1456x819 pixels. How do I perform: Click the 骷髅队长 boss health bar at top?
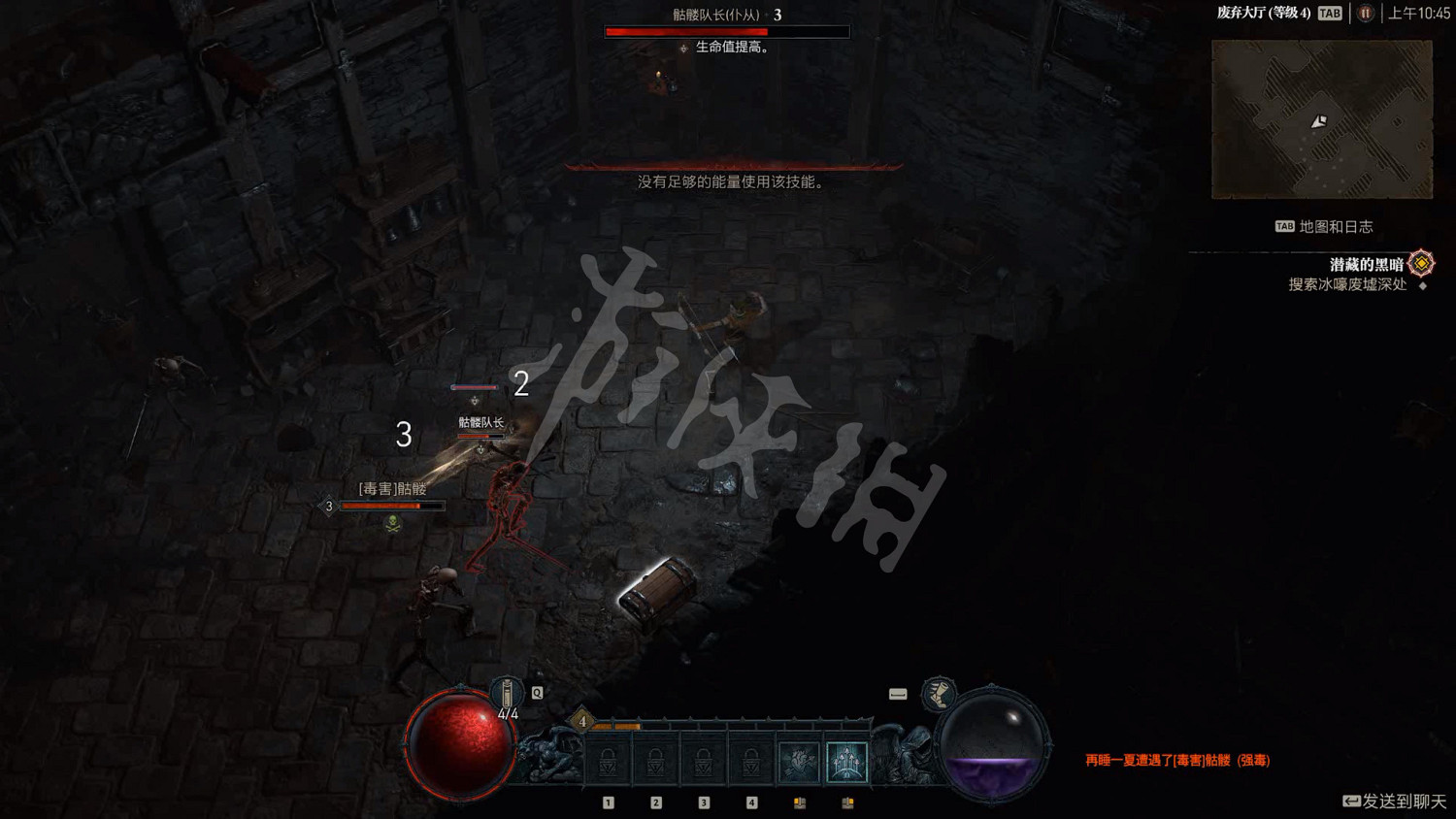(x=726, y=31)
